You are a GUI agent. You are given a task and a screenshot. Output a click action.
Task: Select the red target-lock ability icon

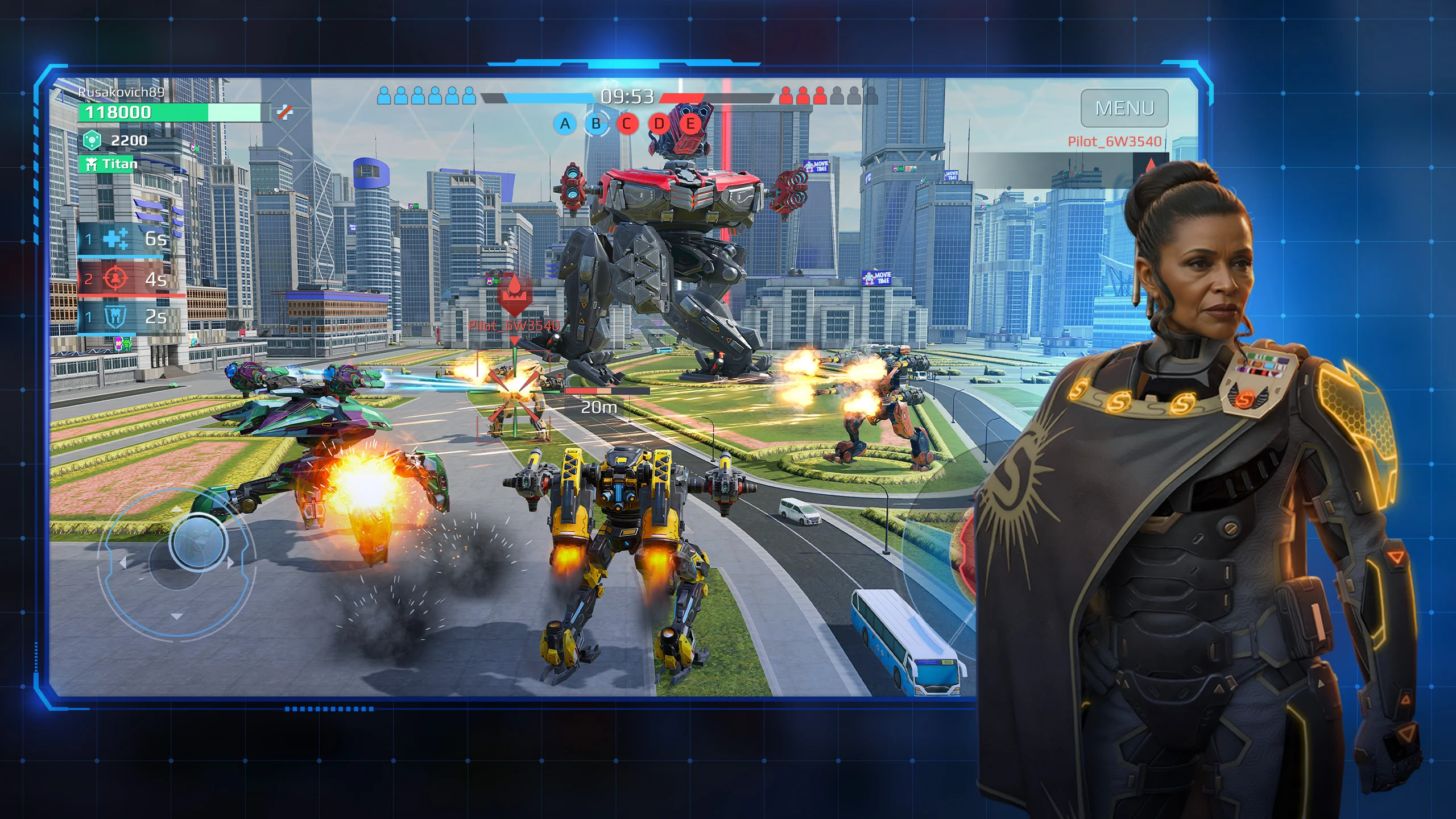pos(115,279)
